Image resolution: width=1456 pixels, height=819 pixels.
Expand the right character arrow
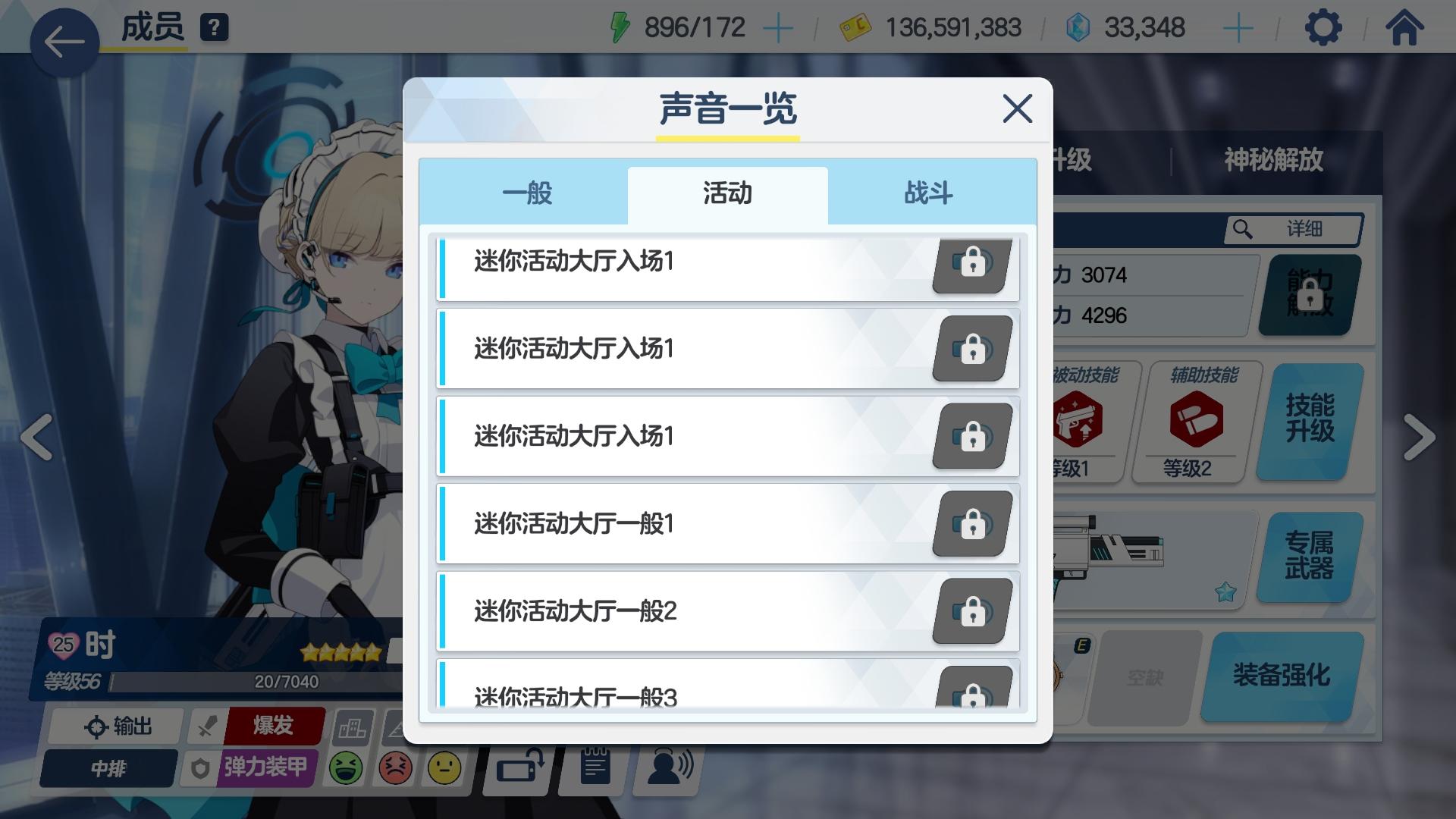pyautogui.click(x=1421, y=438)
